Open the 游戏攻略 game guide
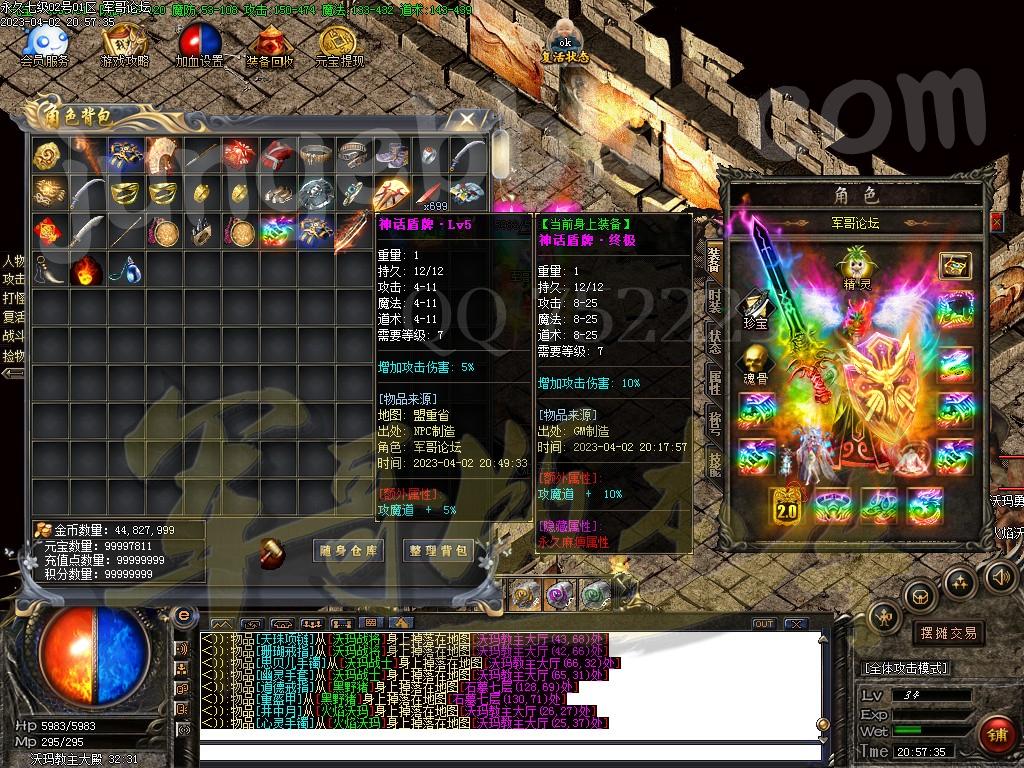This screenshot has height=768, width=1024. [124, 43]
